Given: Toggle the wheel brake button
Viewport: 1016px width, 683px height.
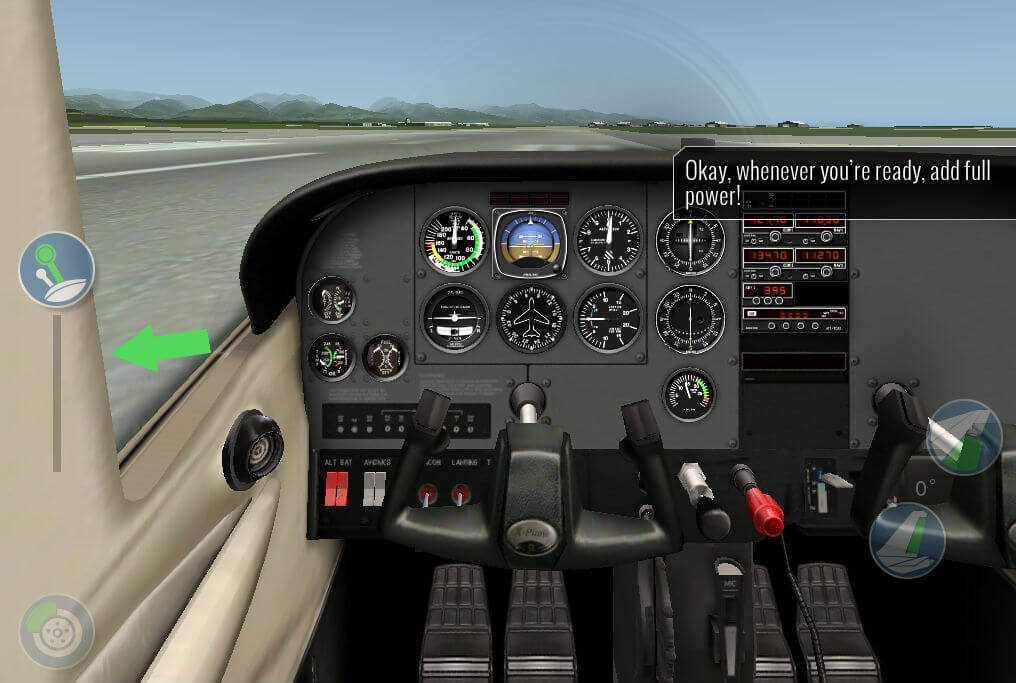Looking at the screenshot, I should (56, 631).
